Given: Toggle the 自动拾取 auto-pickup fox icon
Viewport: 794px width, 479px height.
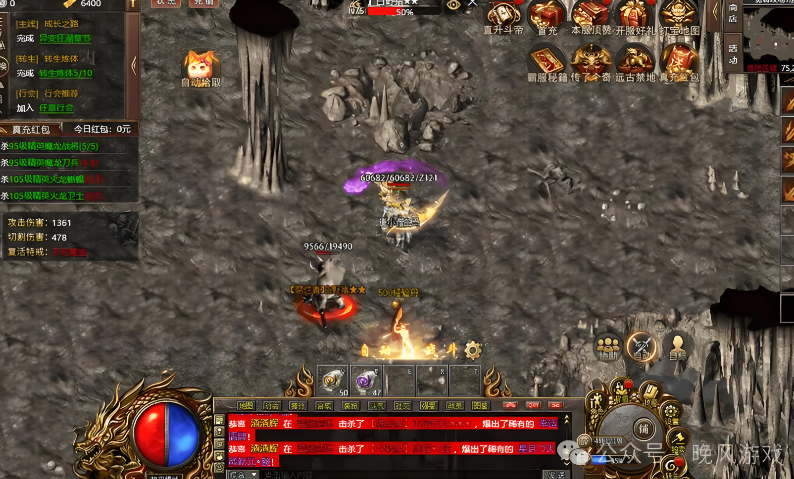Looking at the screenshot, I should [x=201, y=66].
